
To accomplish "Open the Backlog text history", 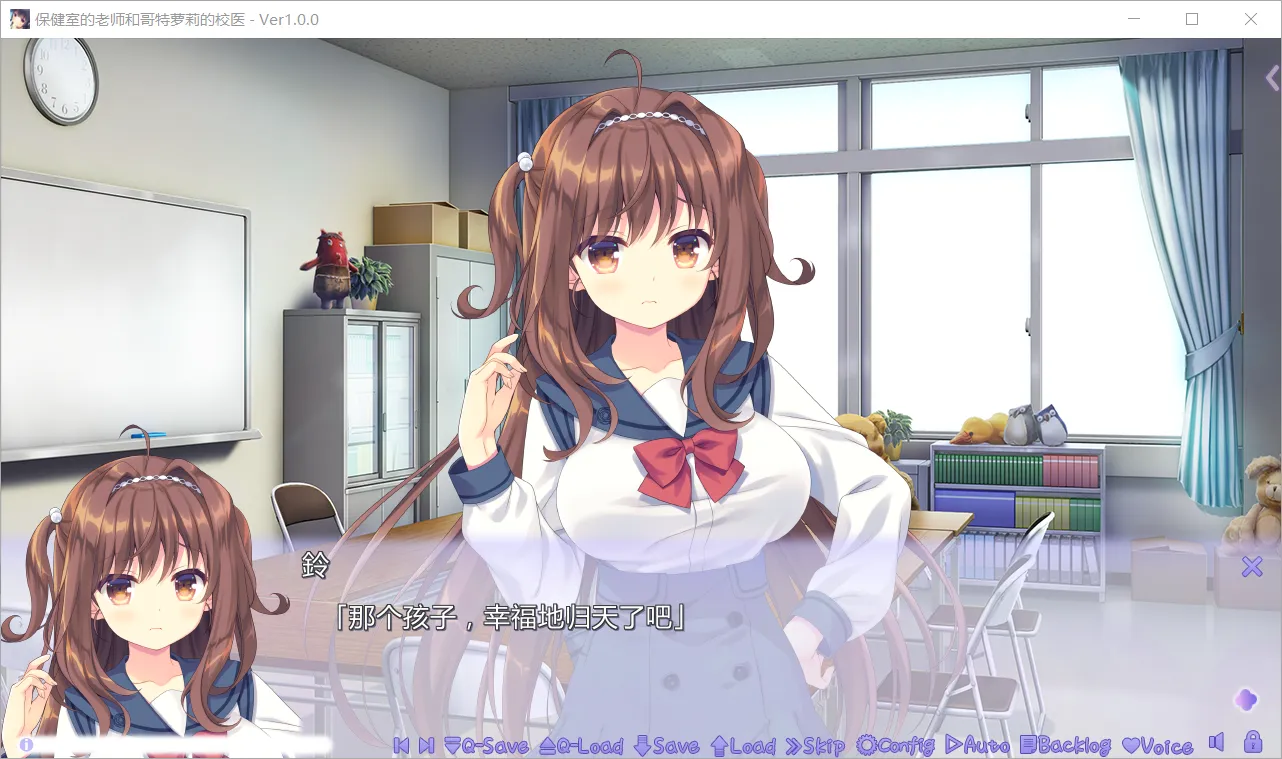I will click(x=1068, y=746).
